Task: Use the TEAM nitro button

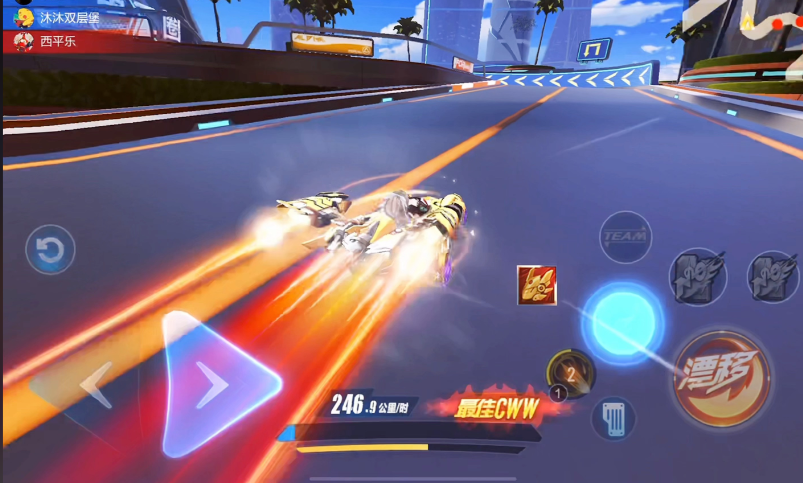Action: (625, 237)
